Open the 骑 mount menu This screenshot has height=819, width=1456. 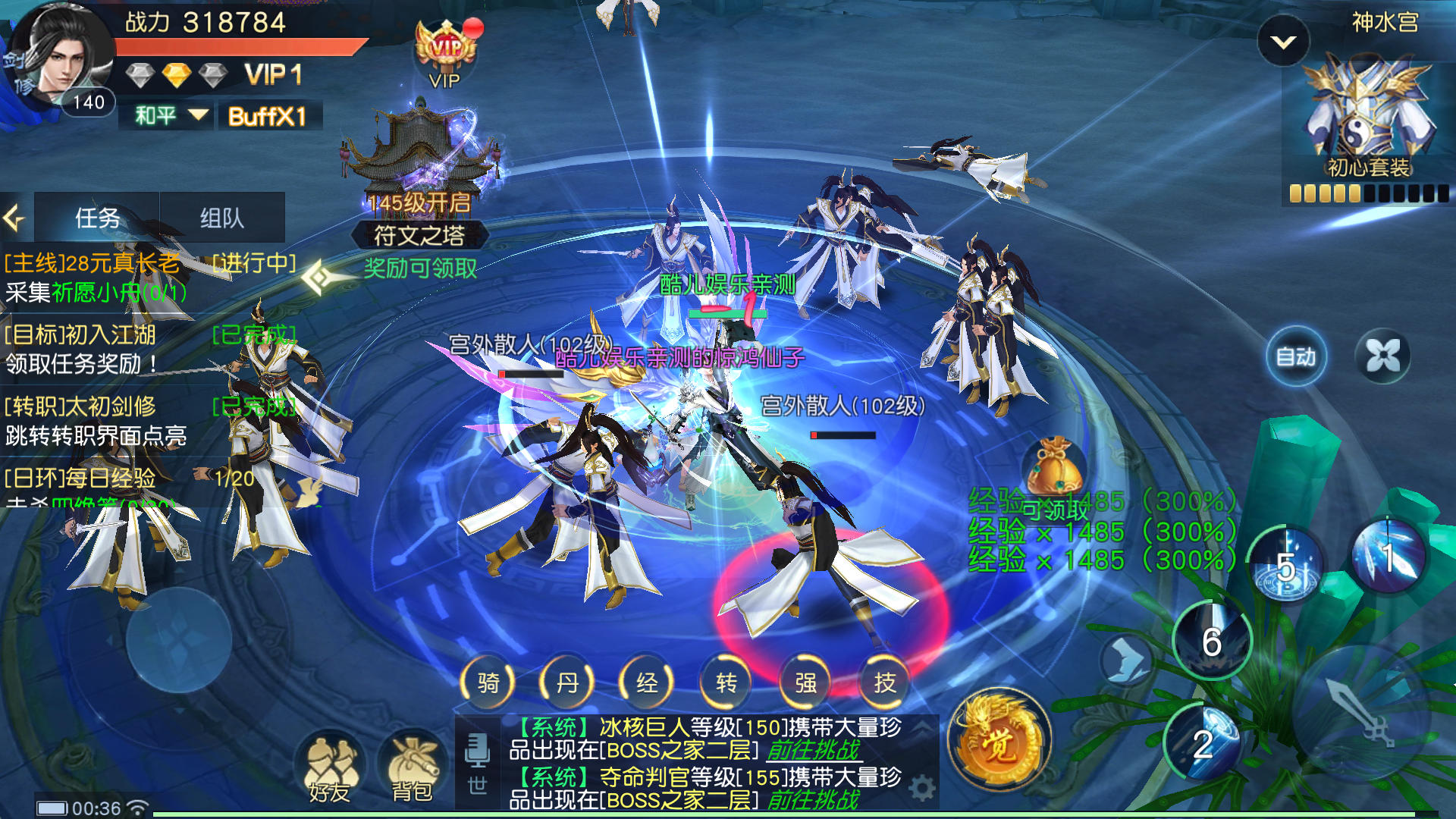coord(488,682)
